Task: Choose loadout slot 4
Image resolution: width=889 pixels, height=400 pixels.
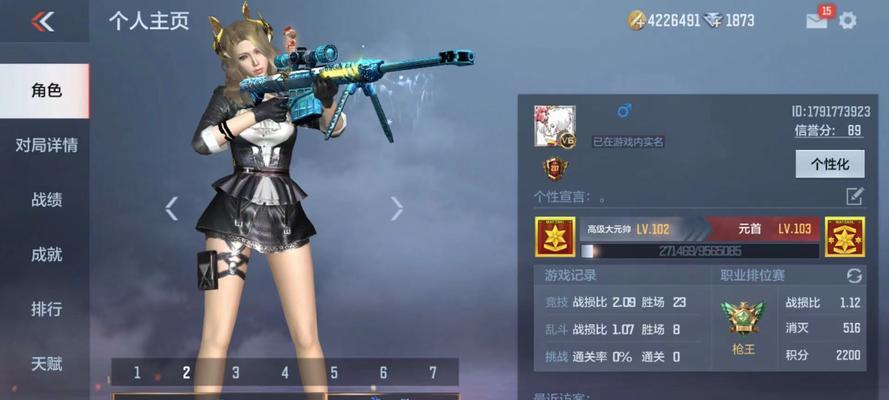Action: [284, 373]
